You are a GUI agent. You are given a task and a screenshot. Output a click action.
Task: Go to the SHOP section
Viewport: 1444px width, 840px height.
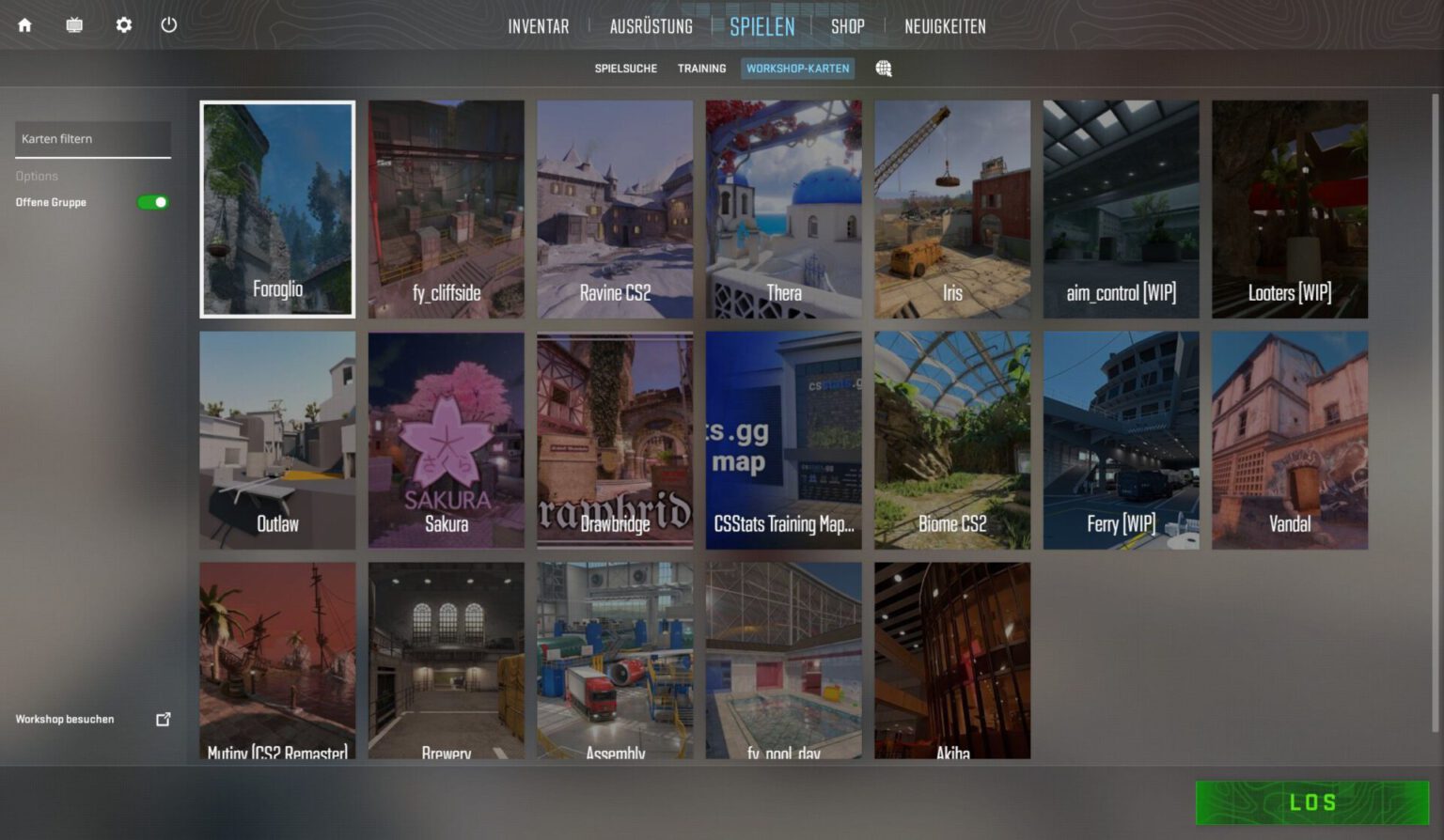pos(847,26)
